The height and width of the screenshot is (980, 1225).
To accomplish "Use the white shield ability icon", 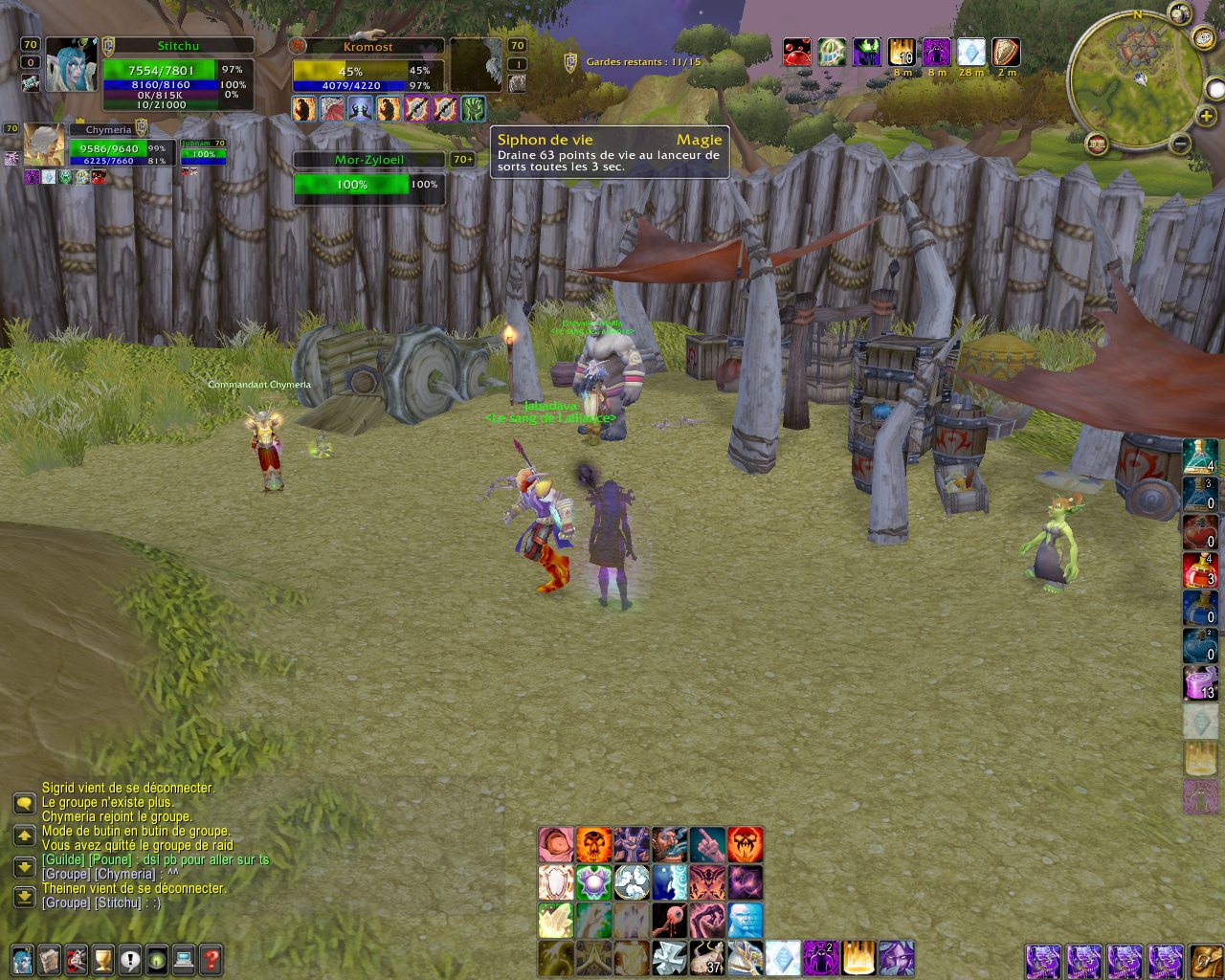I will pyautogui.click(x=555, y=882).
